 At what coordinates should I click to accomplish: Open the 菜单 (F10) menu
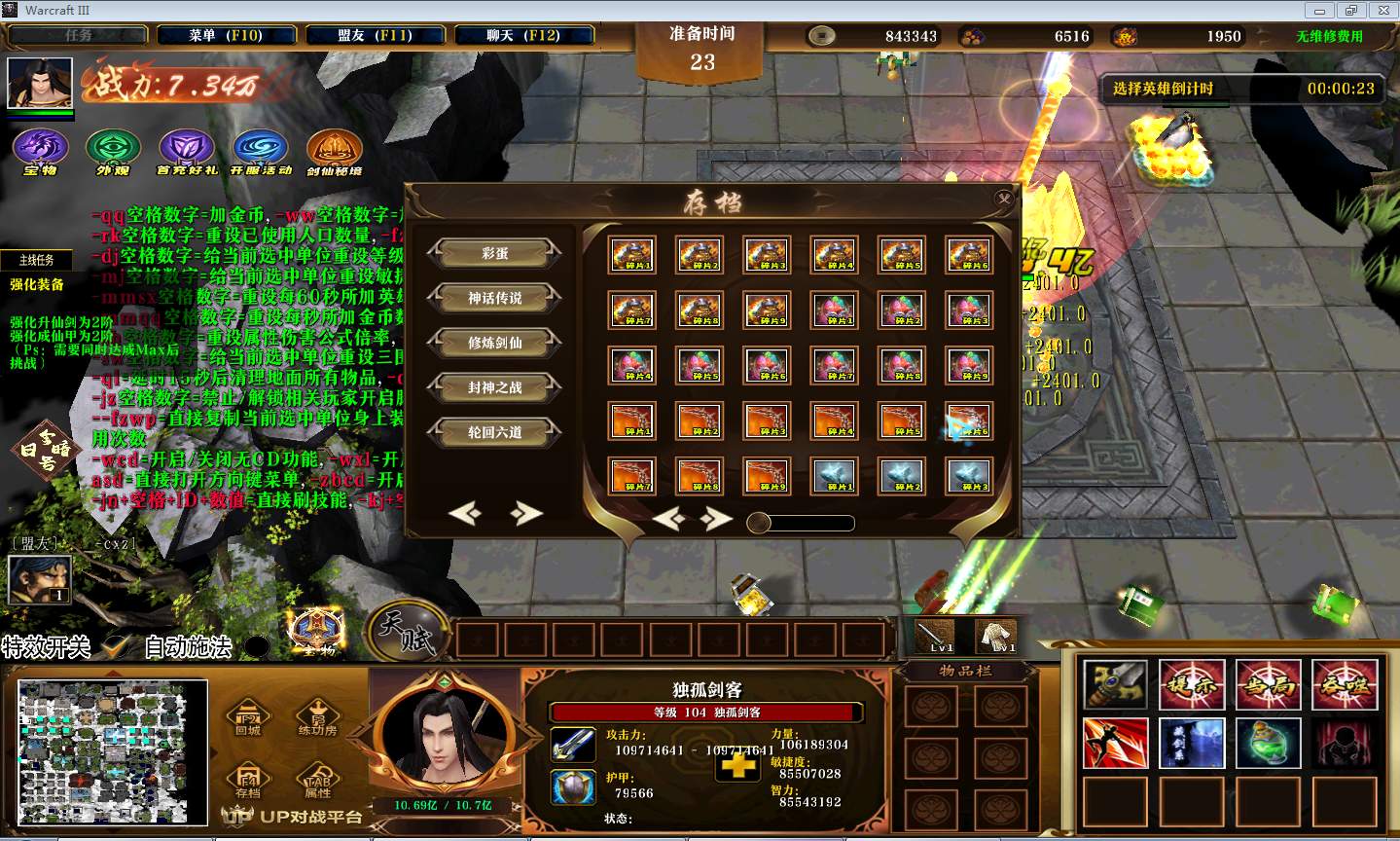[x=225, y=36]
